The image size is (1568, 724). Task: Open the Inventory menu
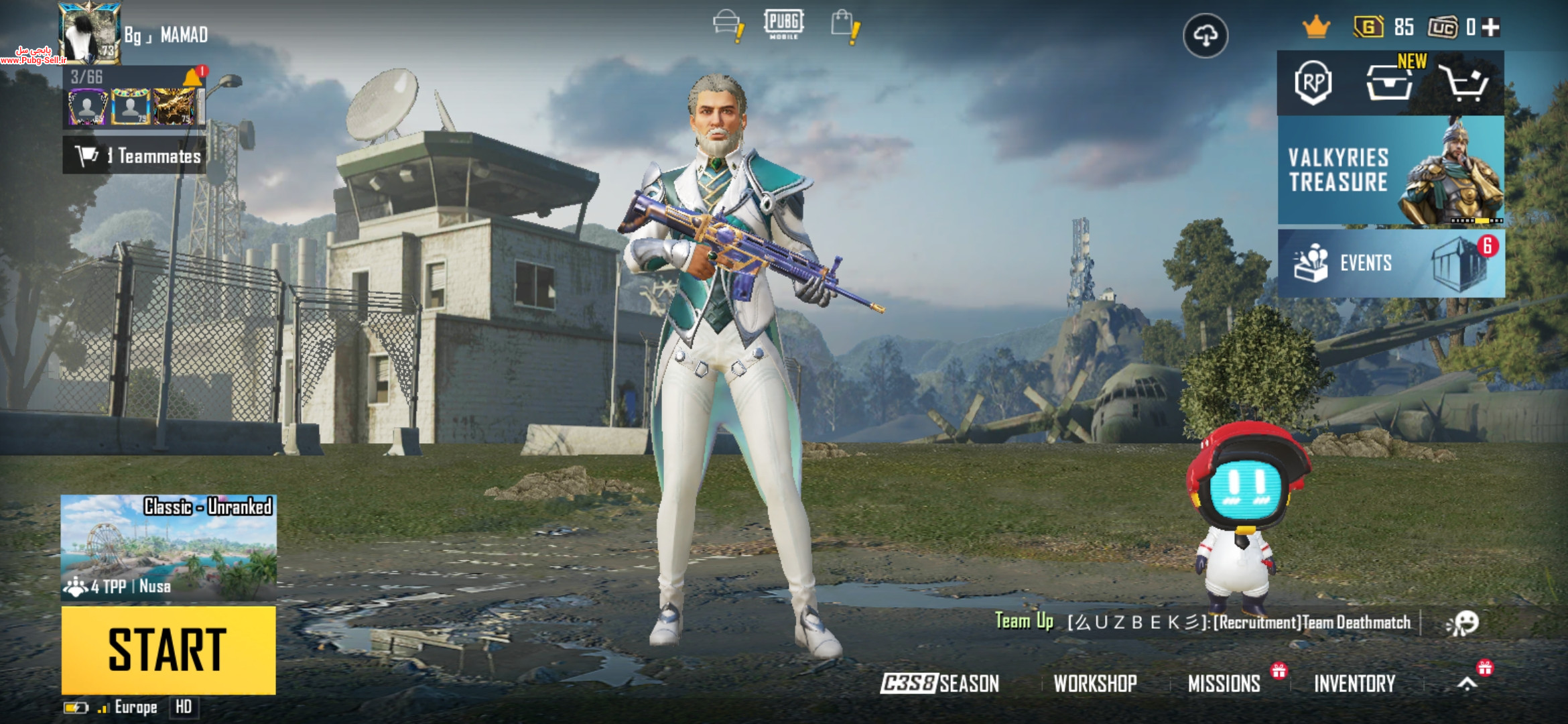1354,684
